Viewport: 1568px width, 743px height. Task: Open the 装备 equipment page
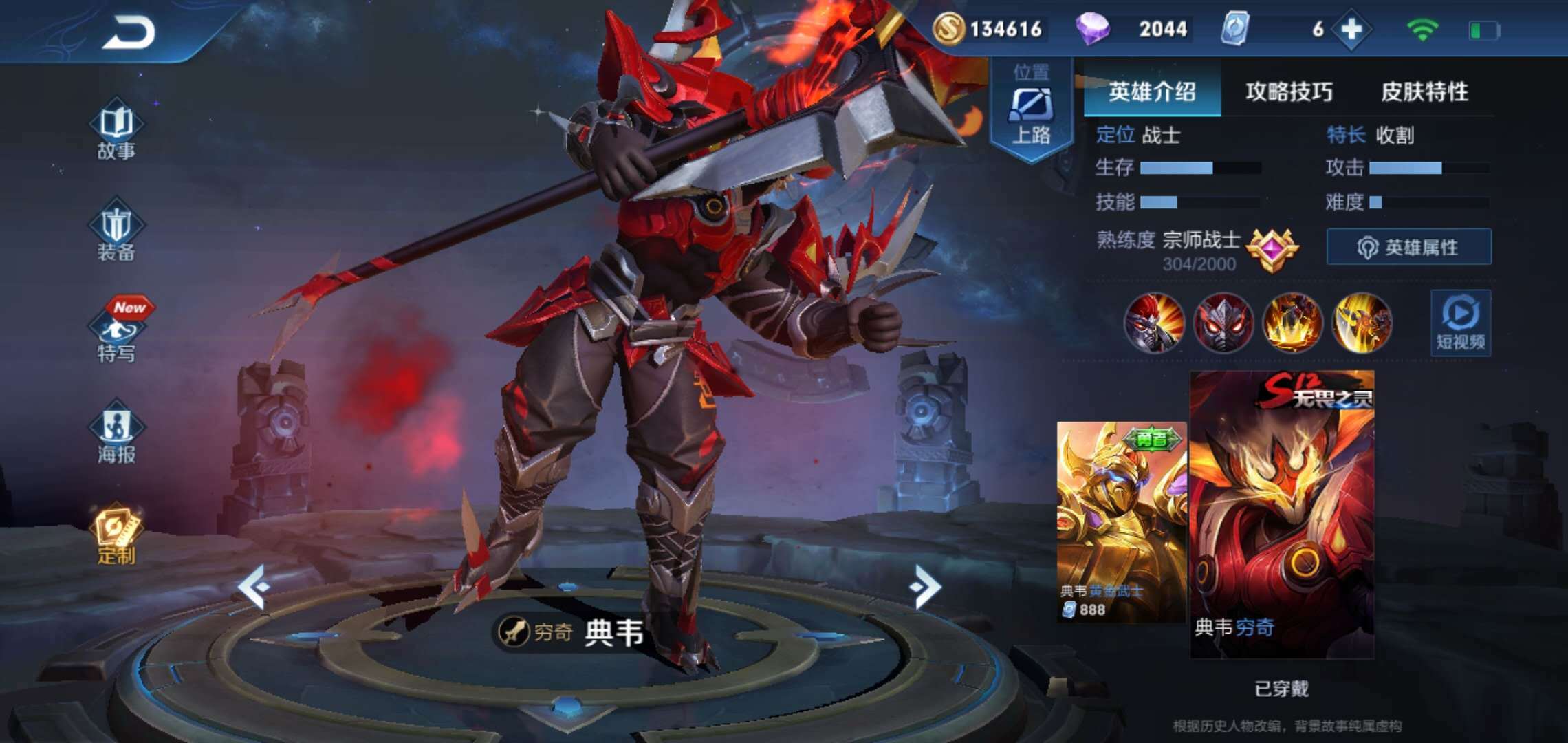[116, 234]
